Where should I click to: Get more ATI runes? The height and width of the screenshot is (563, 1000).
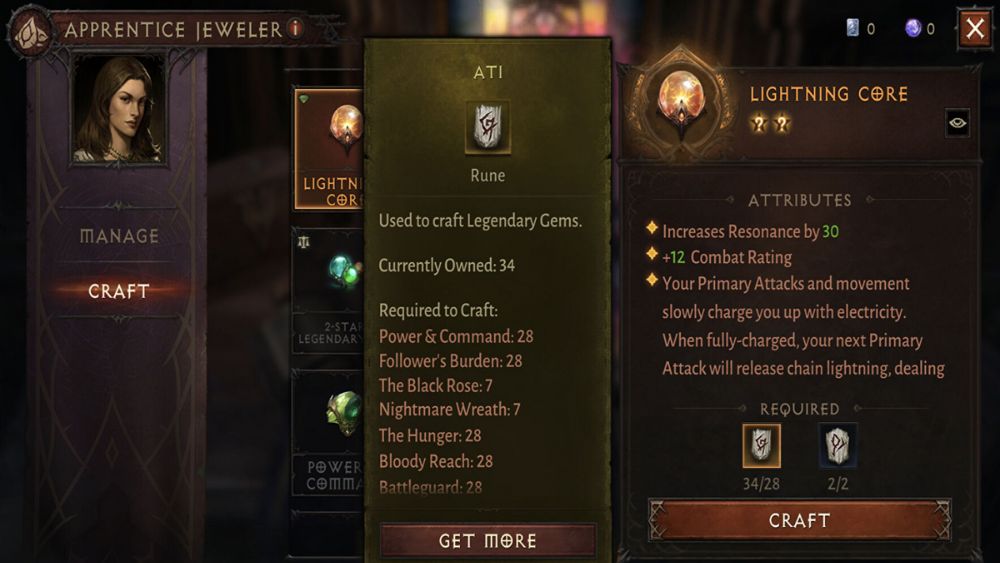488,541
